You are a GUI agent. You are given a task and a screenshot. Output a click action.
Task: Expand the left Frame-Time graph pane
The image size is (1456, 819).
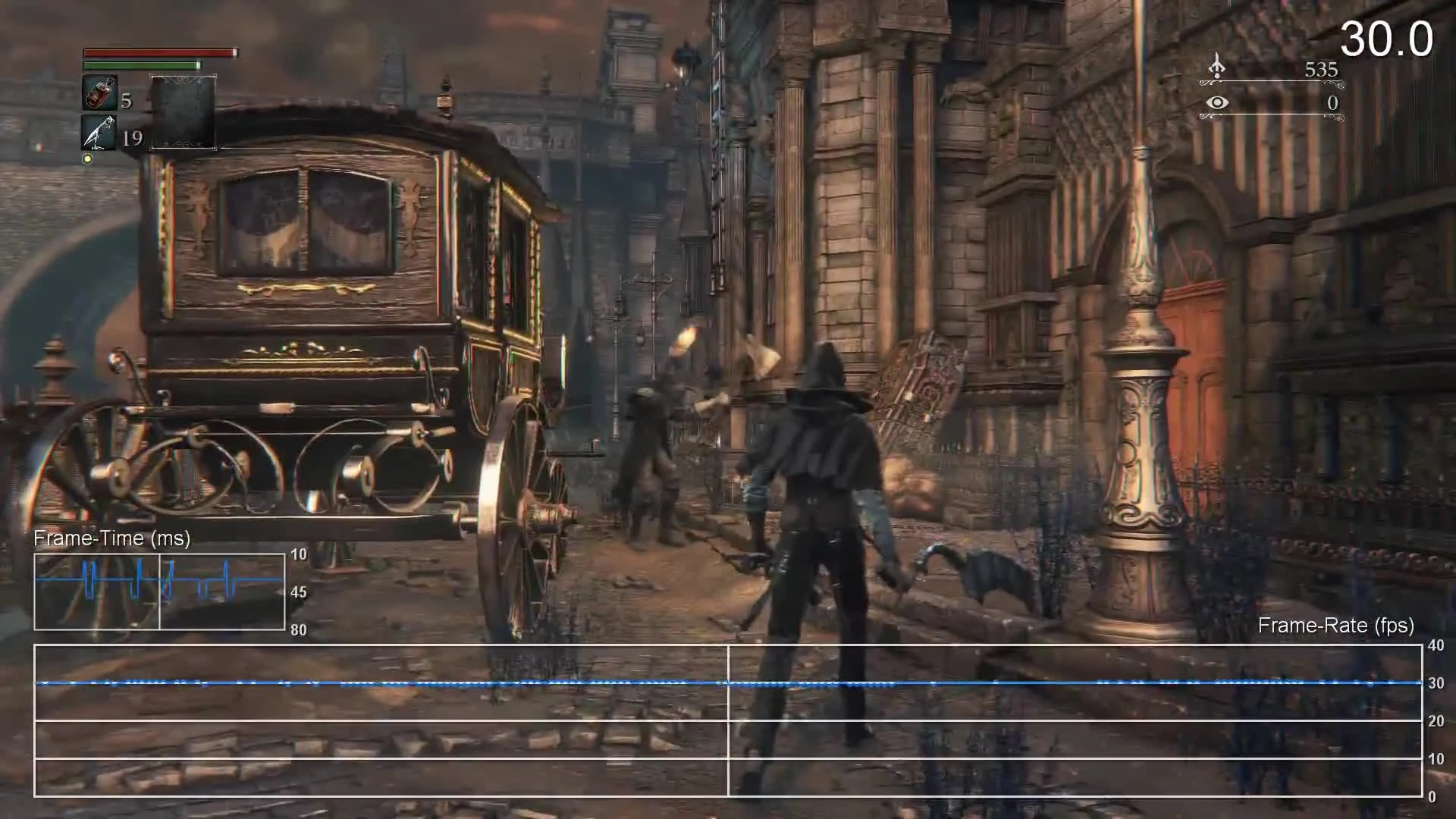[97, 592]
